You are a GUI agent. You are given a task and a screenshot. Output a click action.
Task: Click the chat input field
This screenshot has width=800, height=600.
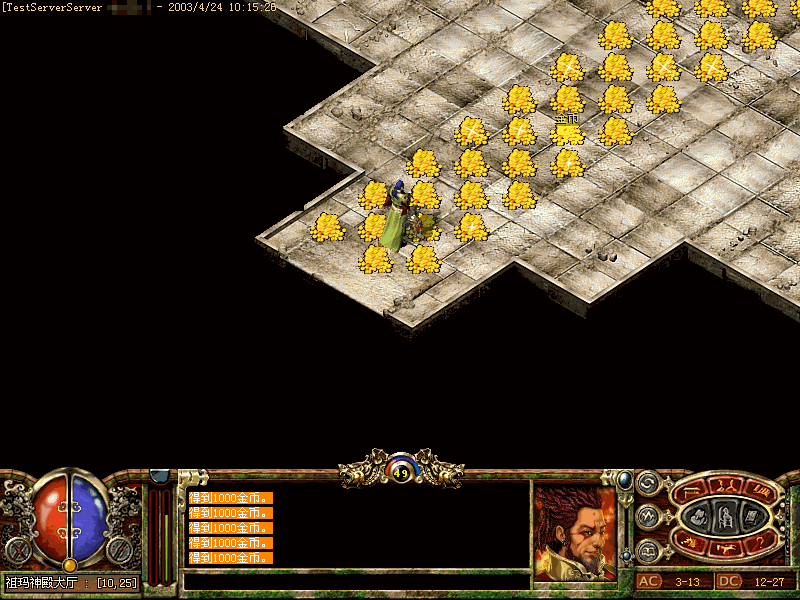(x=355, y=580)
